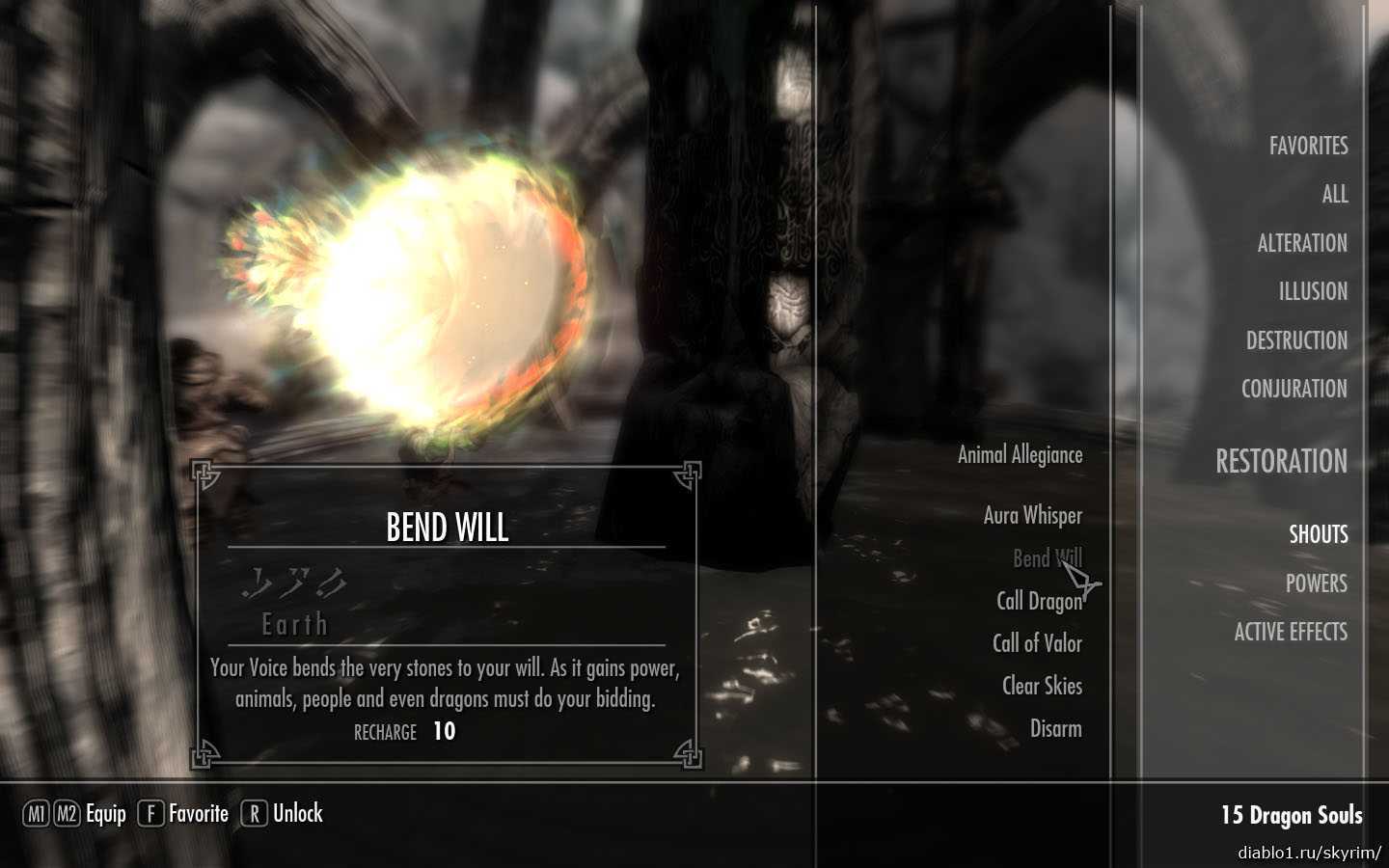Open the Powers category
This screenshot has width=1389, height=868.
point(1315,583)
